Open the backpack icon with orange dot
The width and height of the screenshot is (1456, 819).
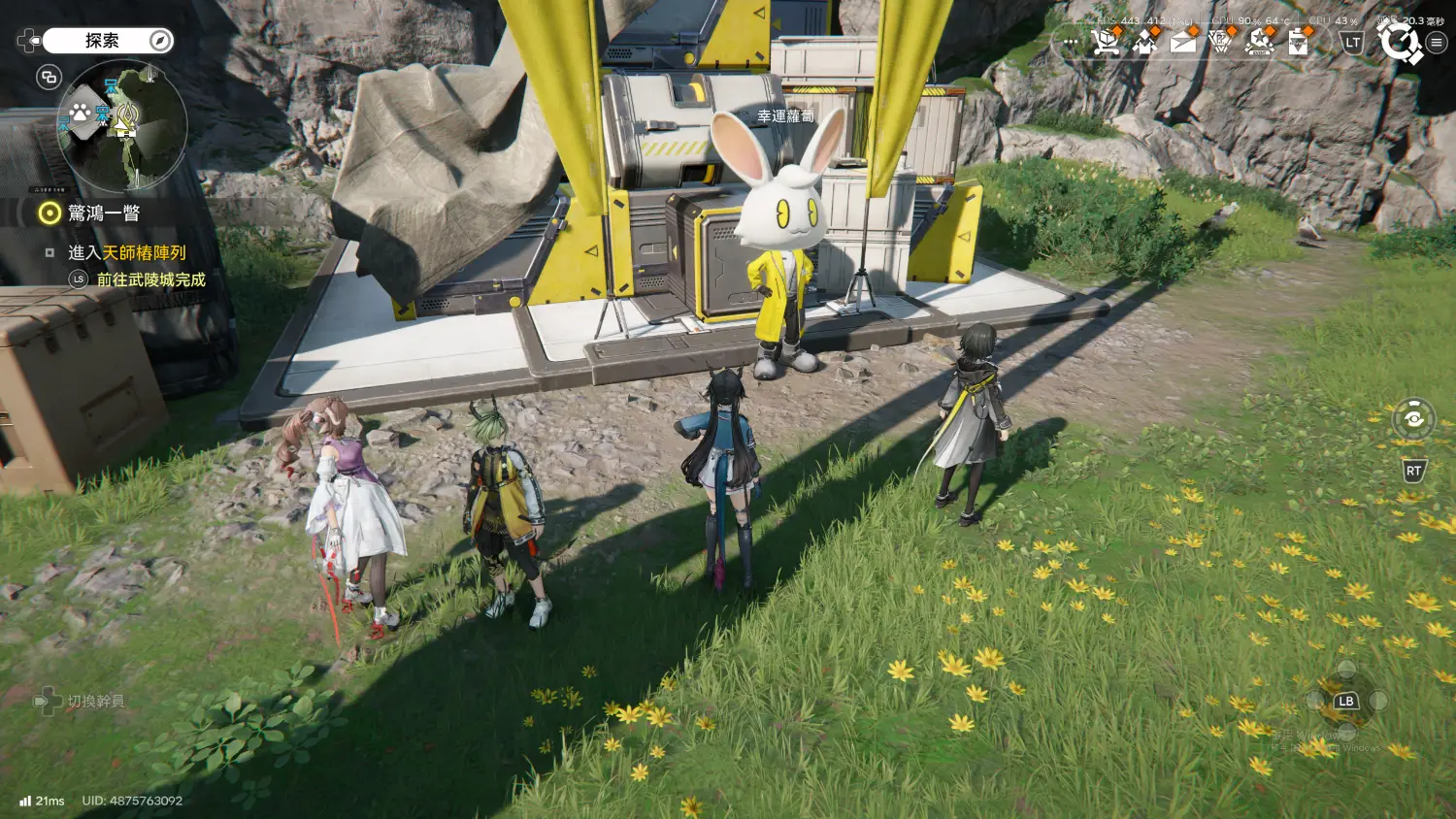tap(1299, 42)
